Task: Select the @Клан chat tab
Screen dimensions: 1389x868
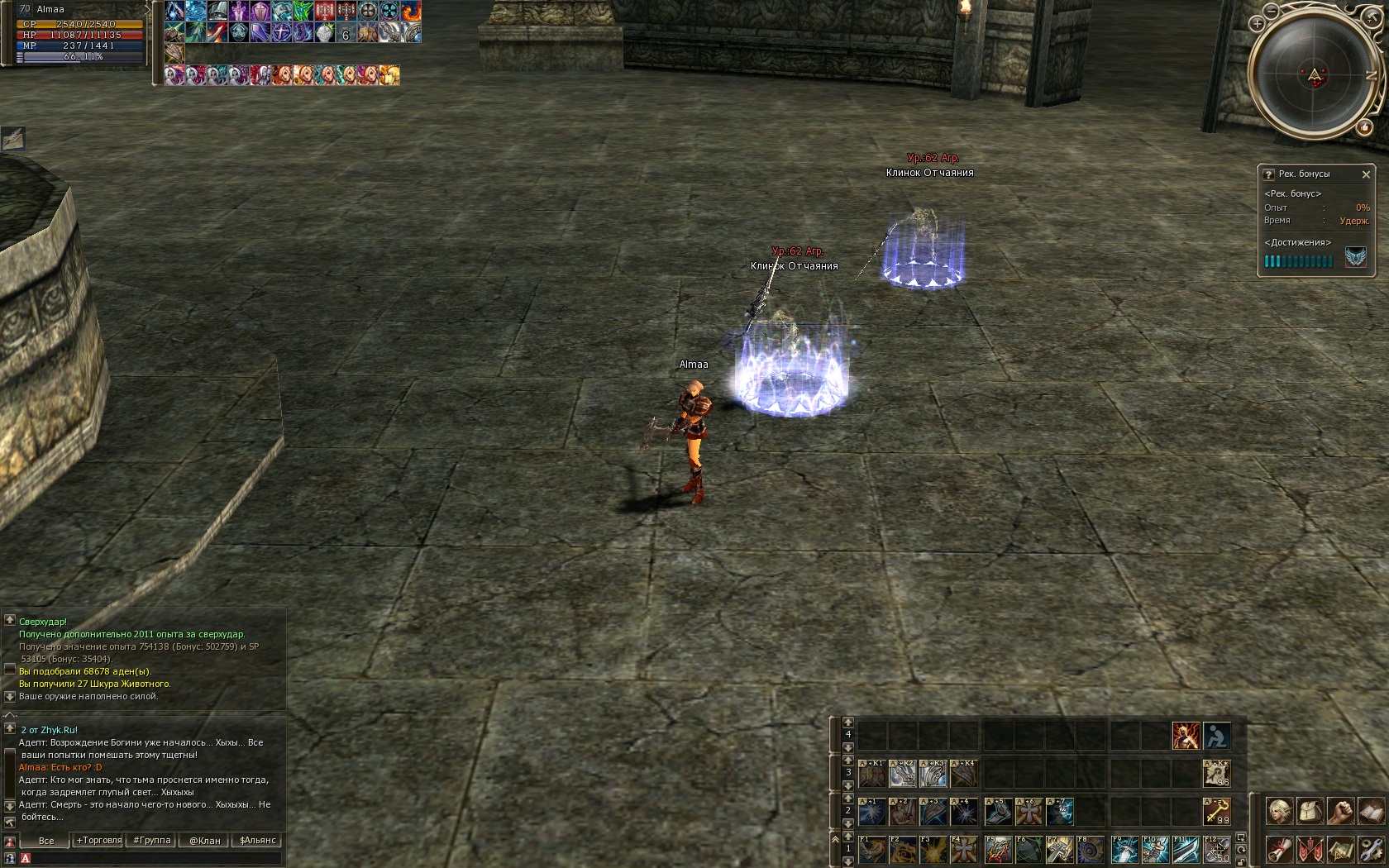Action: coord(204,841)
